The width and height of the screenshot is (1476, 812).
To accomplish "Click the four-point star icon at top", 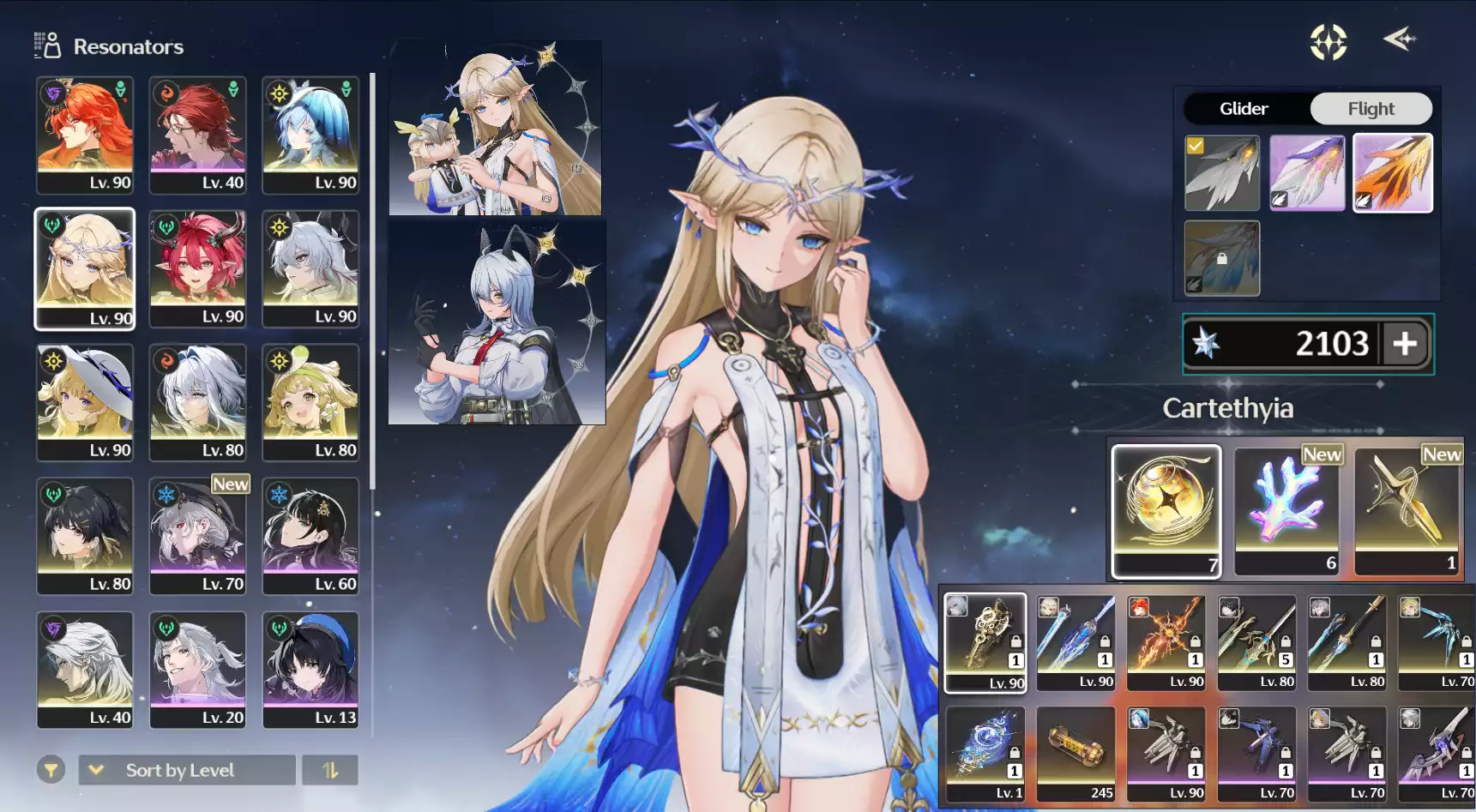I will click(x=1328, y=42).
